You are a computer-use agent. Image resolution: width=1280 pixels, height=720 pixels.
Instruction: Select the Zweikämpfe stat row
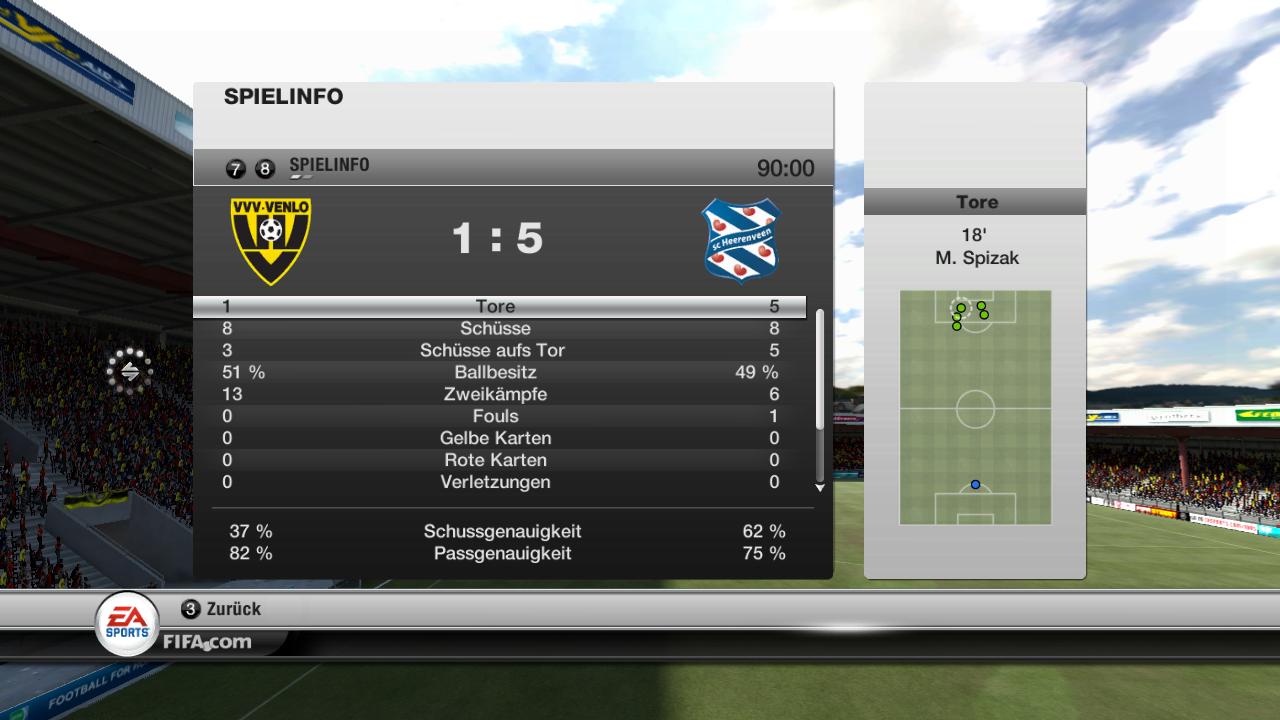coord(497,395)
